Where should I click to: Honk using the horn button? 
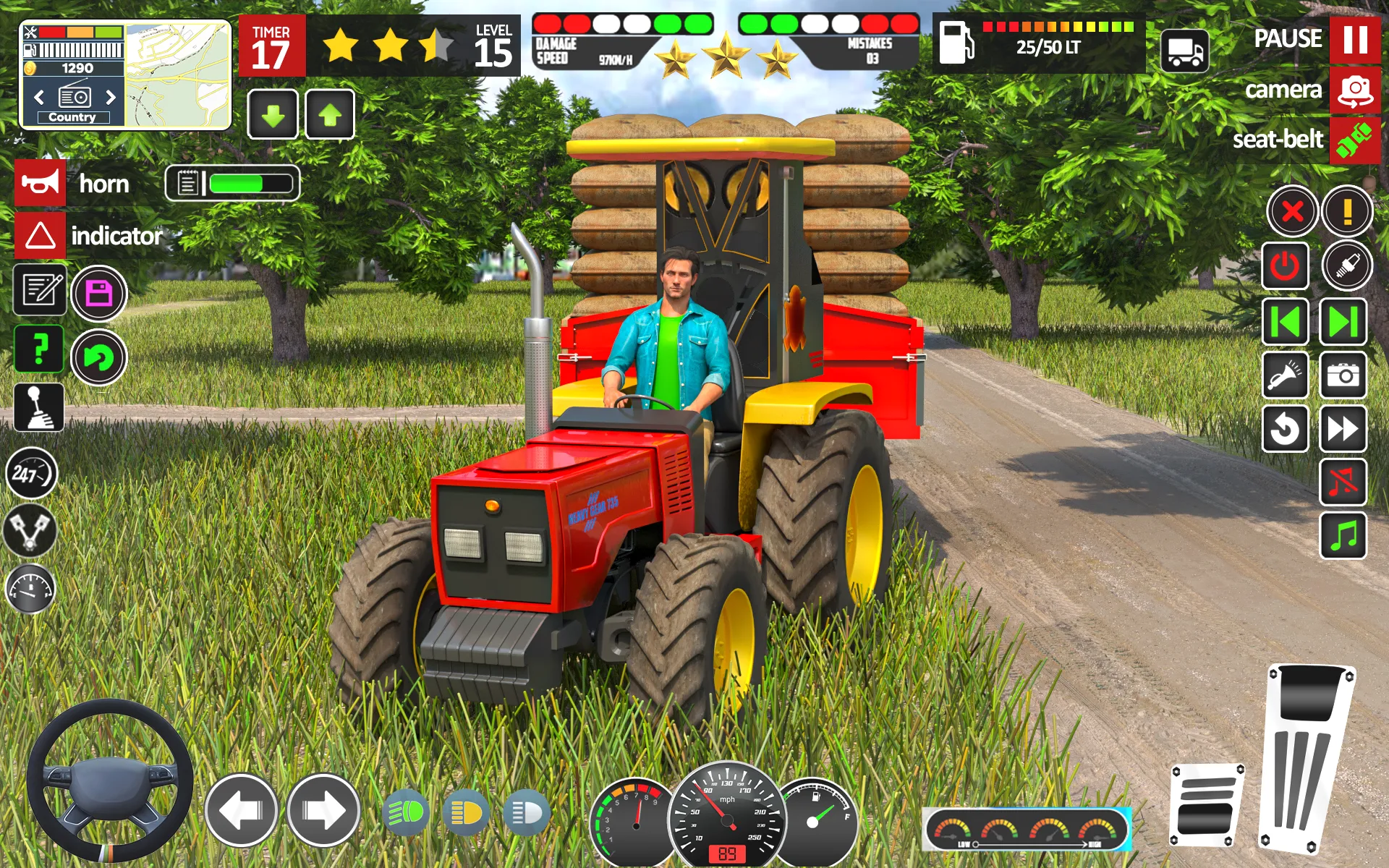point(40,183)
